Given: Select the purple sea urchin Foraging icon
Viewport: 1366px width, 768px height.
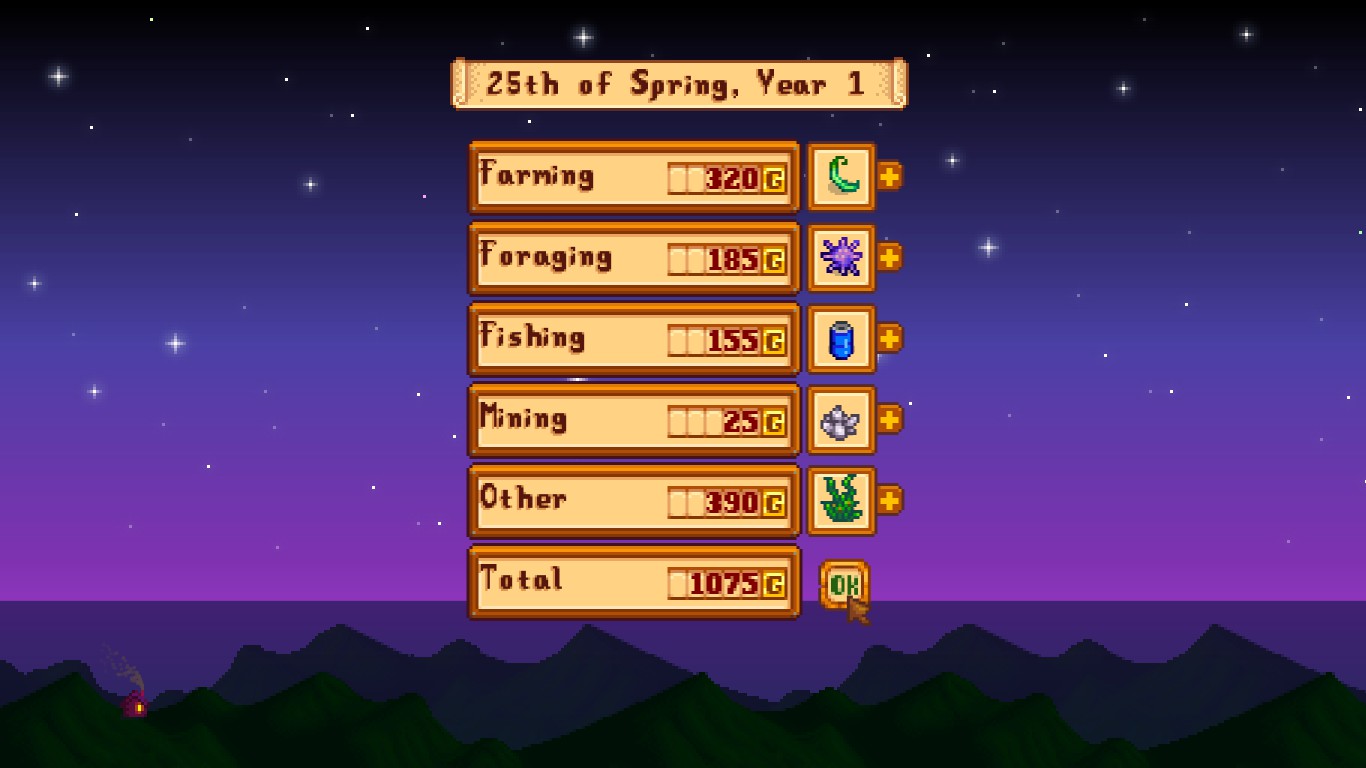Looking at the screenshot, I should (x=841, y=258).
